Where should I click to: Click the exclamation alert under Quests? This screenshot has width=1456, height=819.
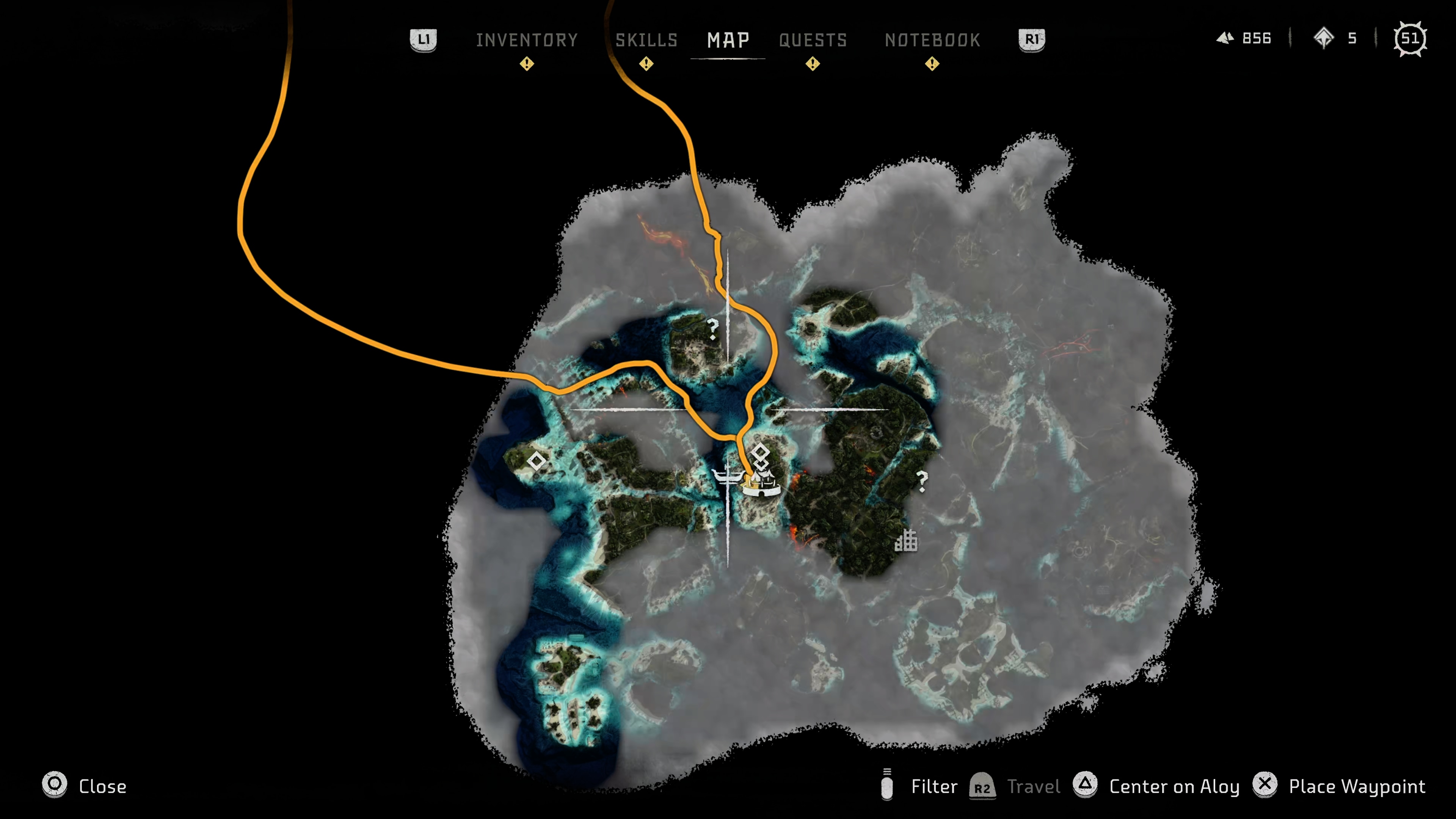click(812, 64)
